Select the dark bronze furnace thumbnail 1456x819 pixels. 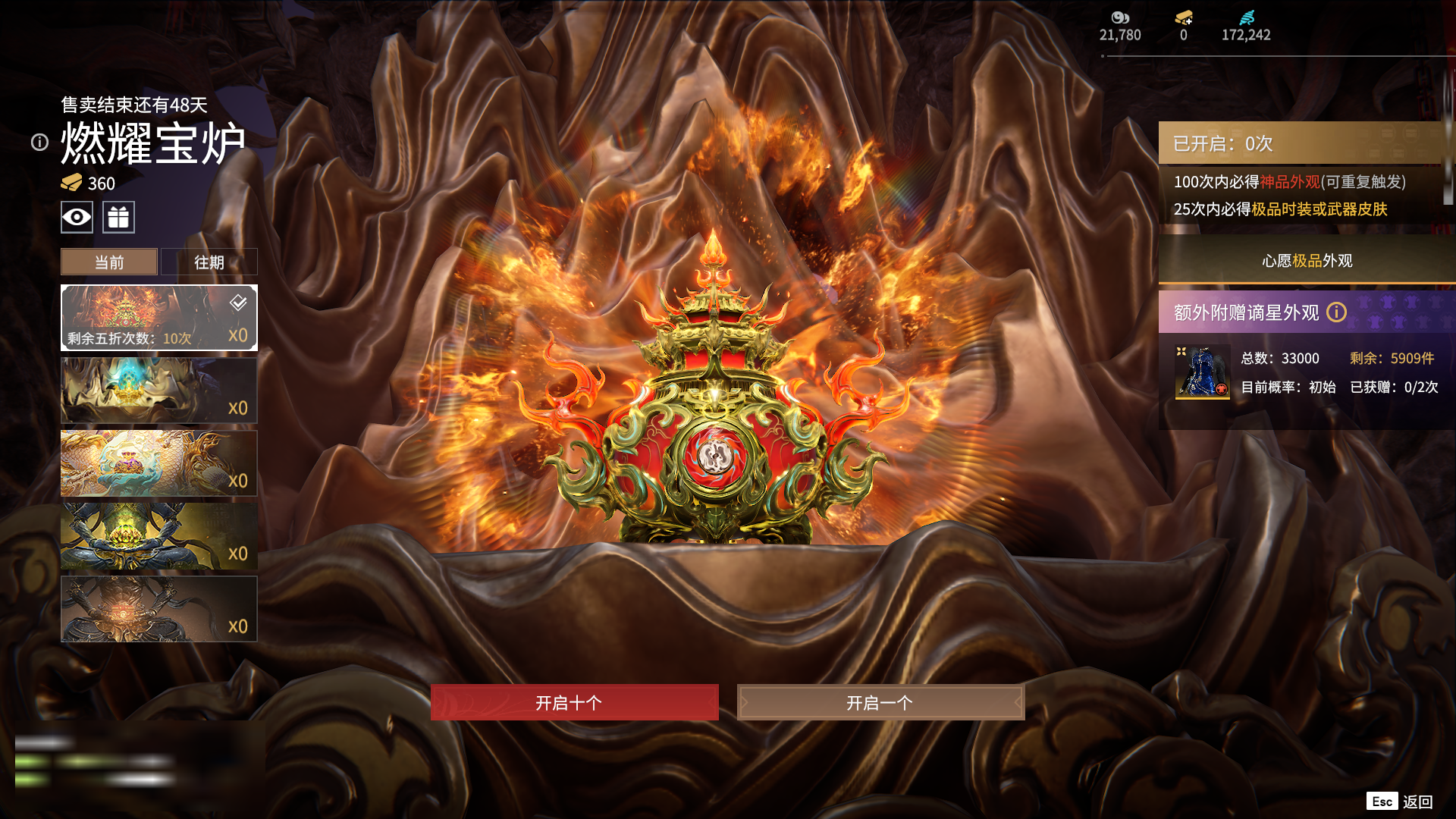158,608
